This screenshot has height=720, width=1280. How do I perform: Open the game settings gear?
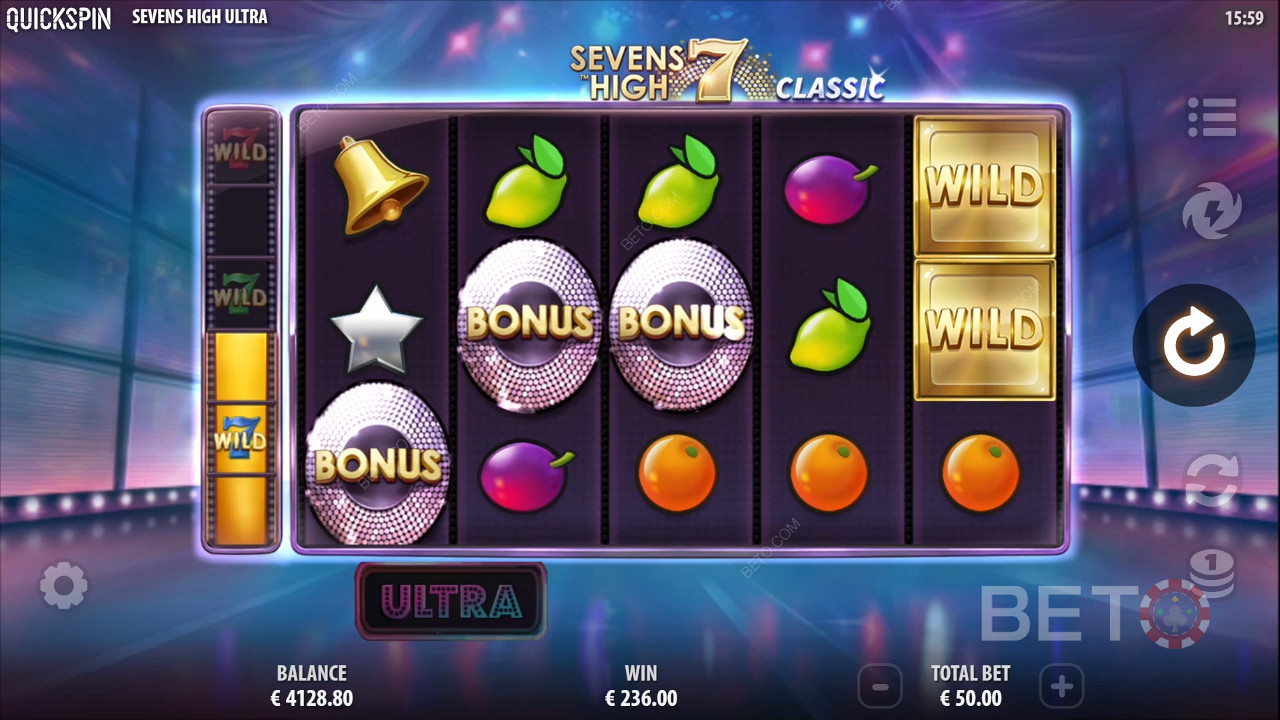pos(64,586)
